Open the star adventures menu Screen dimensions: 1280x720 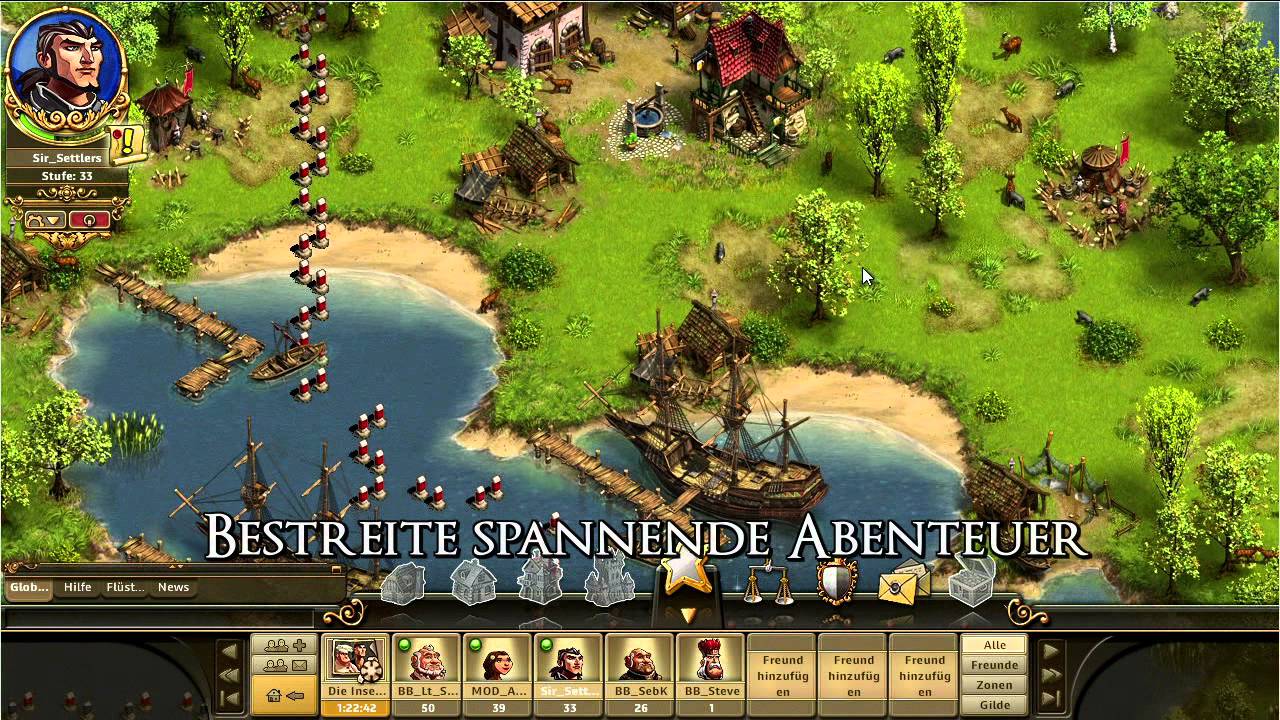[686, 578]
